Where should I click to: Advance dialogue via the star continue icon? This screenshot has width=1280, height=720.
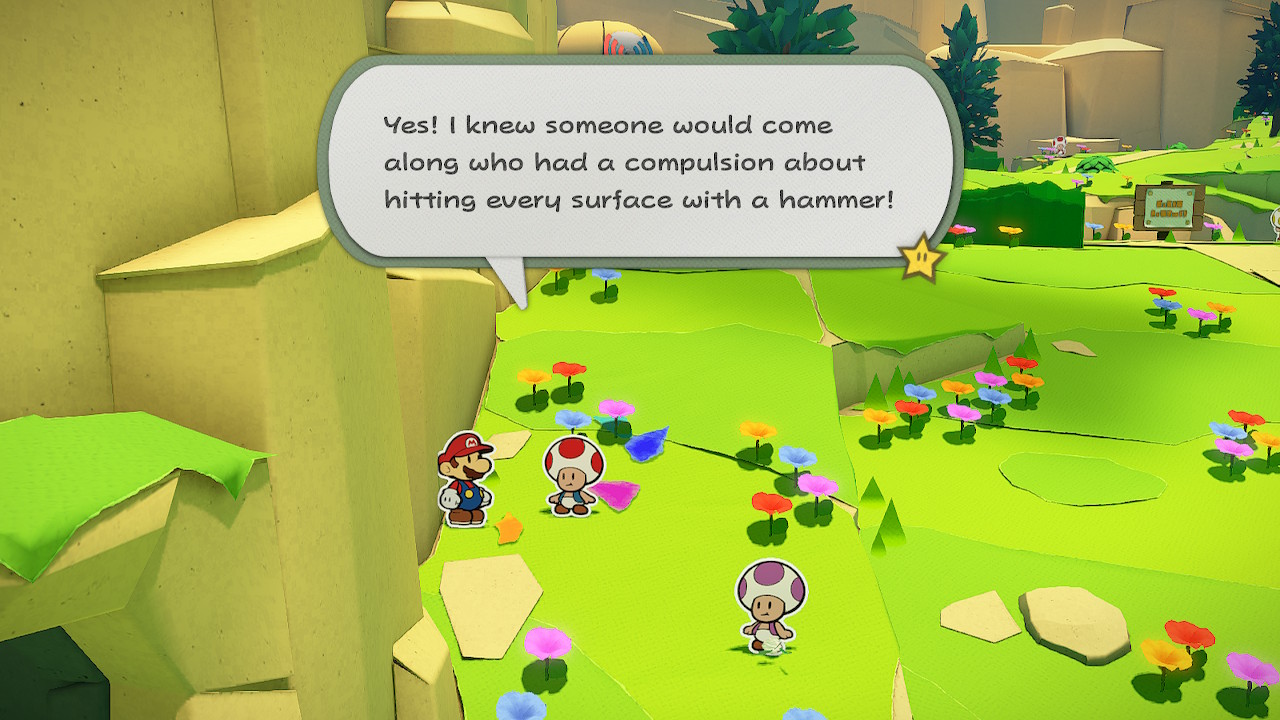[x=921, y=258]
